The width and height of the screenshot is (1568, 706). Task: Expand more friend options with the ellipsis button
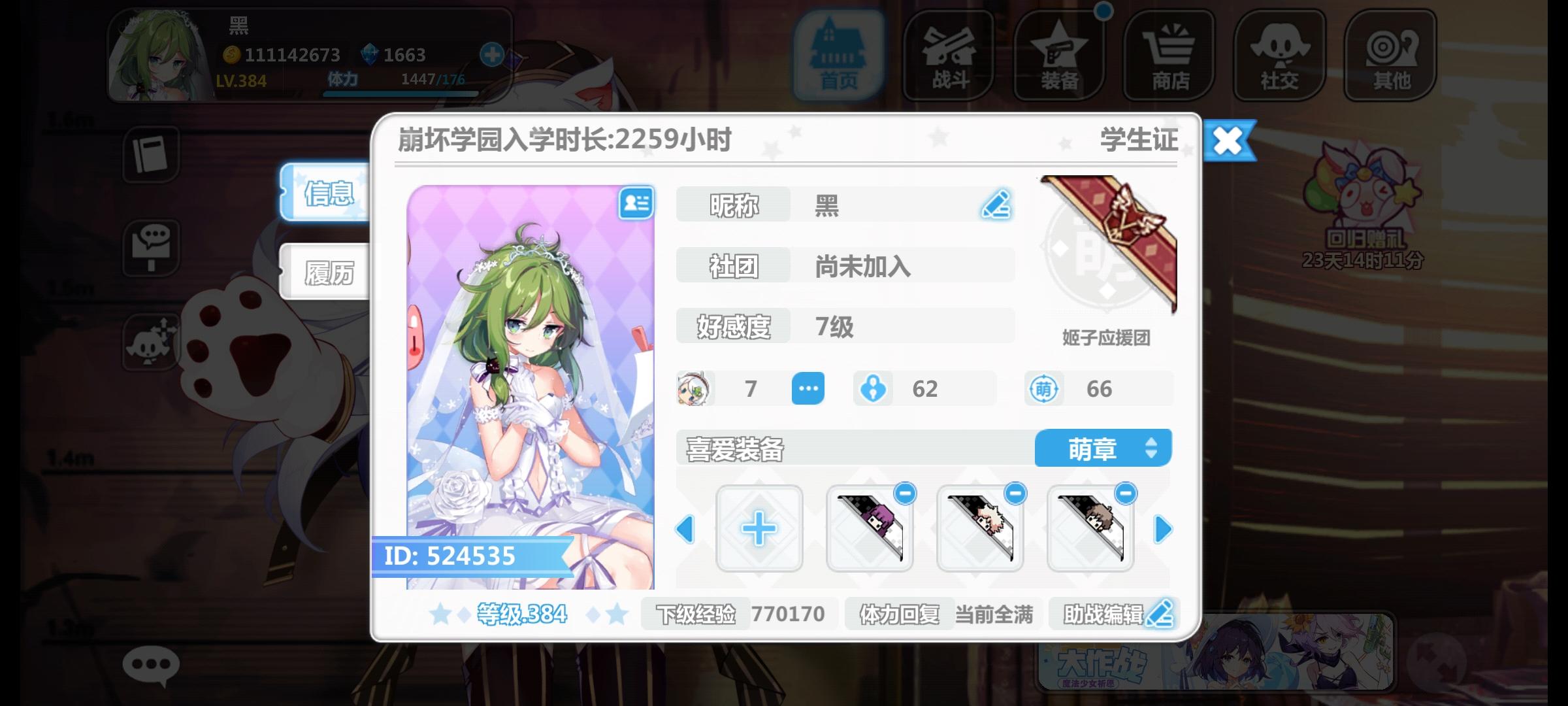coord(808,388)
